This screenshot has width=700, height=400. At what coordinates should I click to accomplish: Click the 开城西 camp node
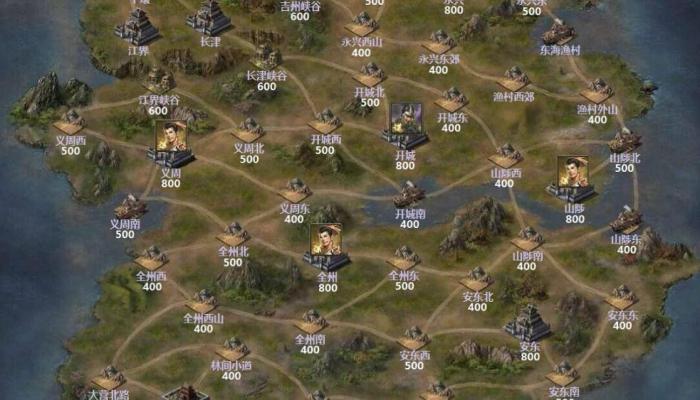(326, 122)
